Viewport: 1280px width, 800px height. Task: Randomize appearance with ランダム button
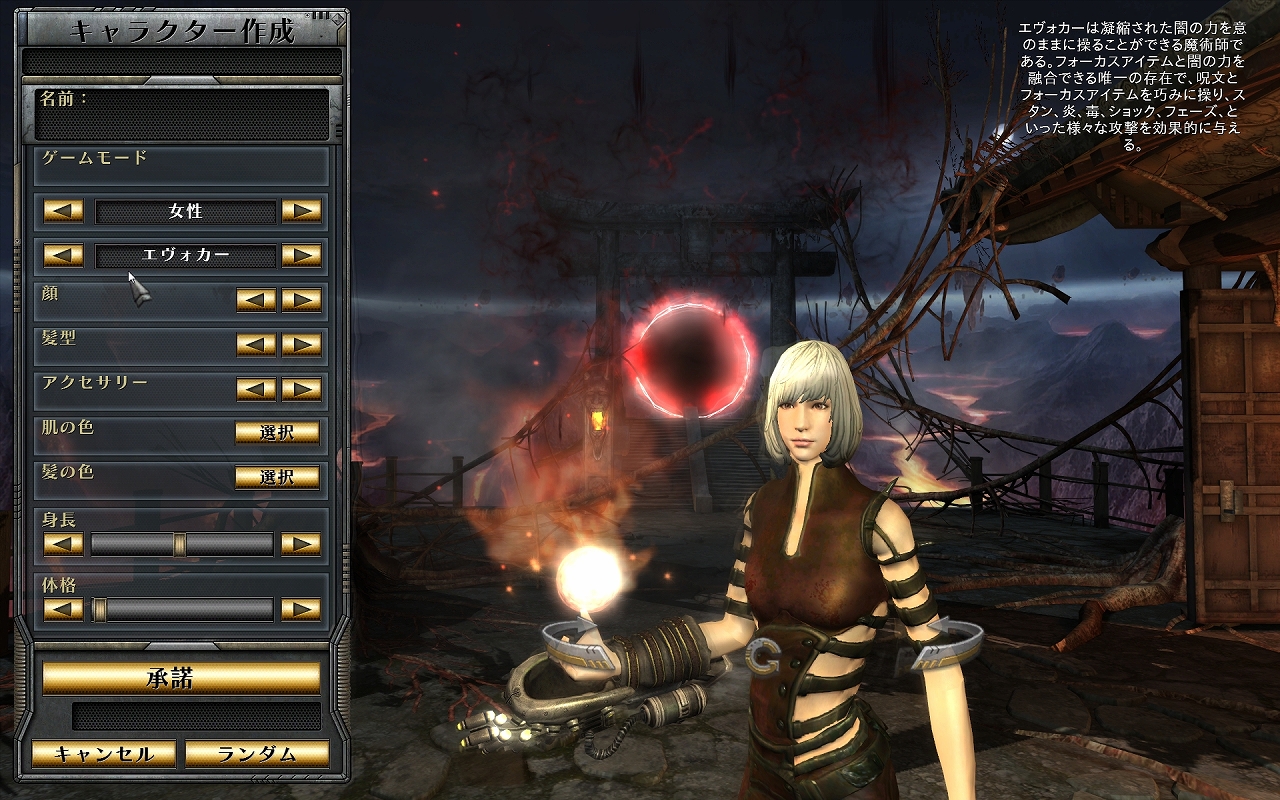(257, 754)
